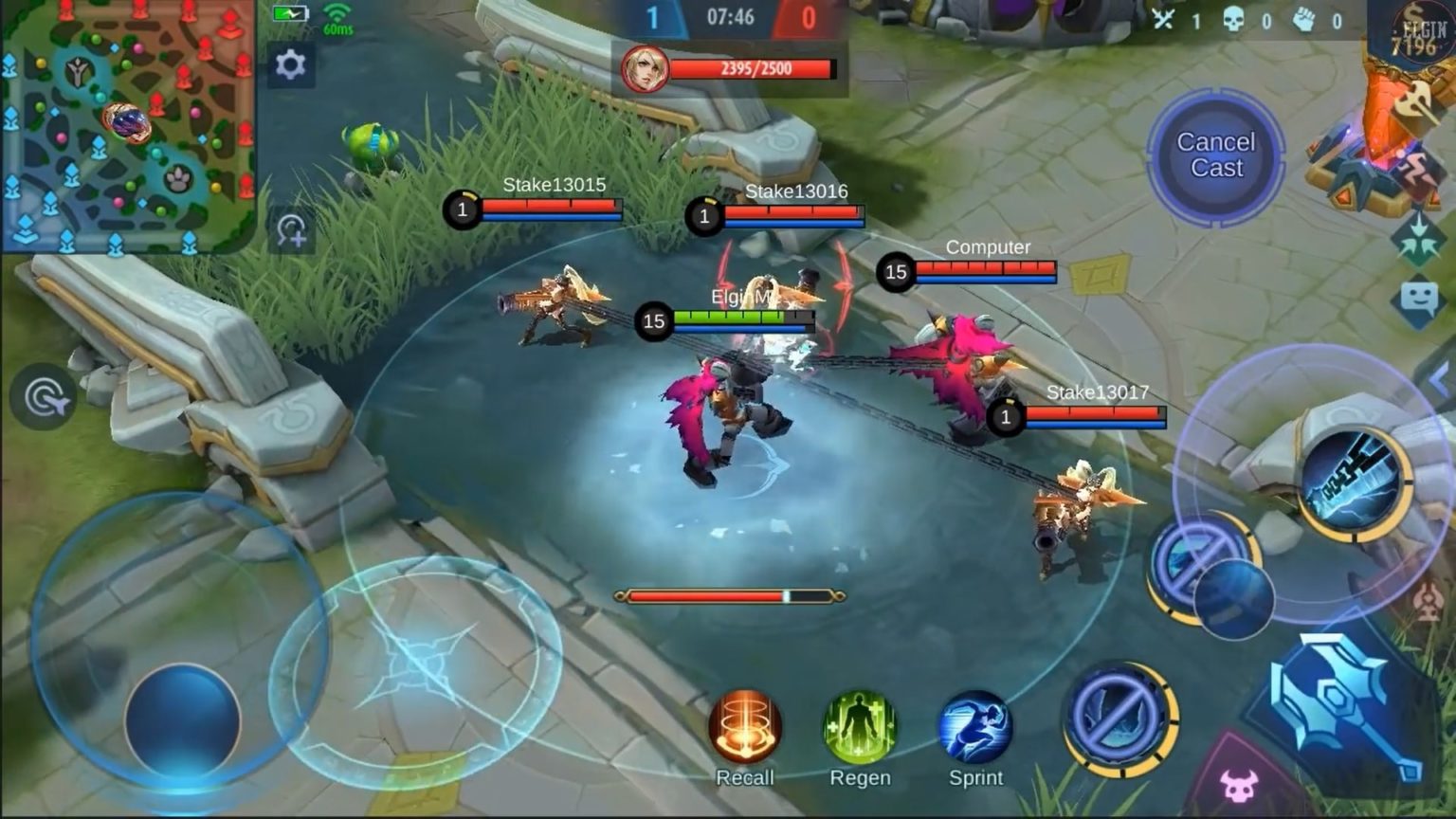Screen dimensions: 1456x819
Task: Use the Sprint battle spell icon
Action: (x=976, y=725)
